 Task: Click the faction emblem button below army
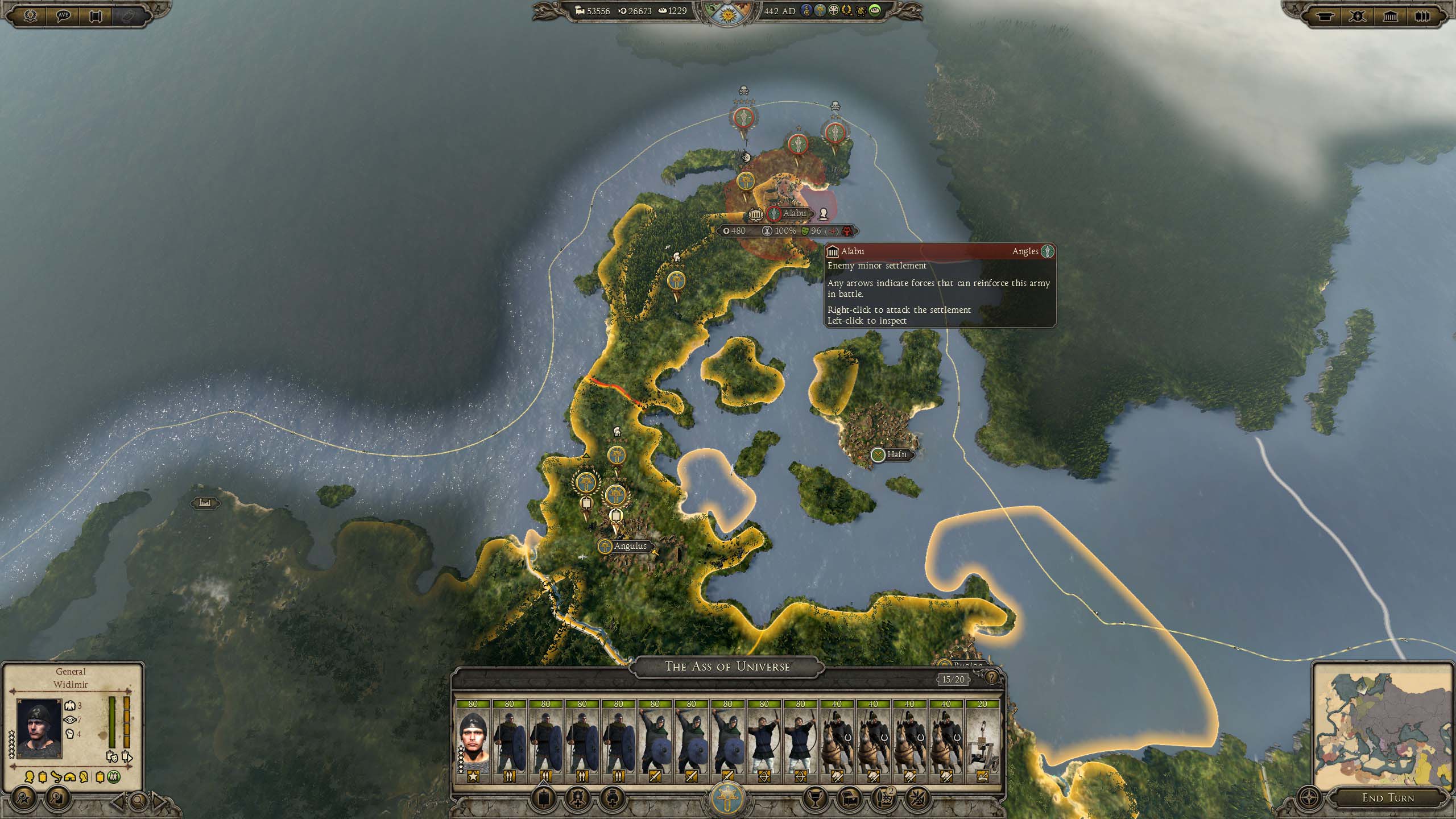(727, 799)
